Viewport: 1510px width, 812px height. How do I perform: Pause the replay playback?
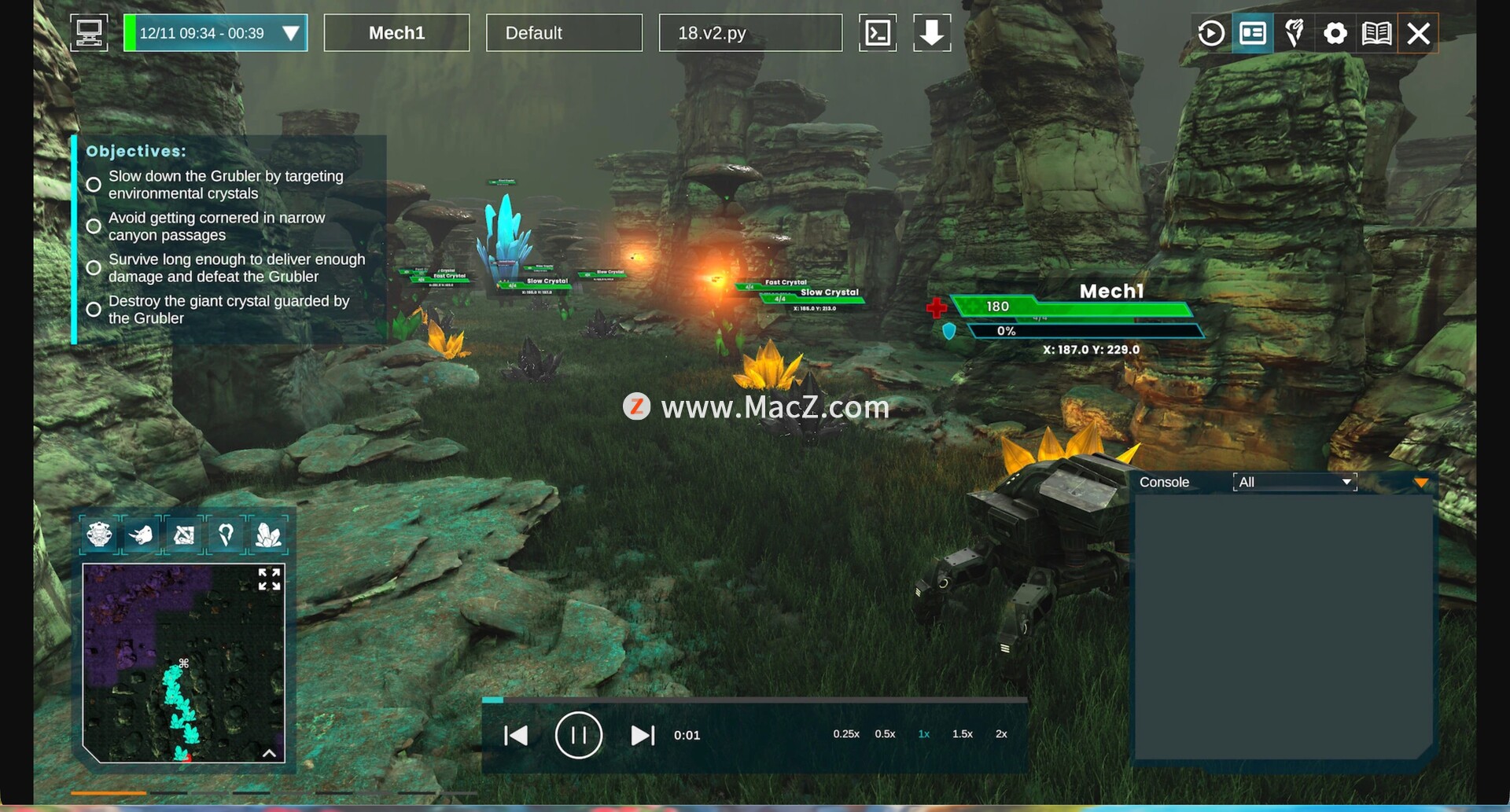point(578,735)
